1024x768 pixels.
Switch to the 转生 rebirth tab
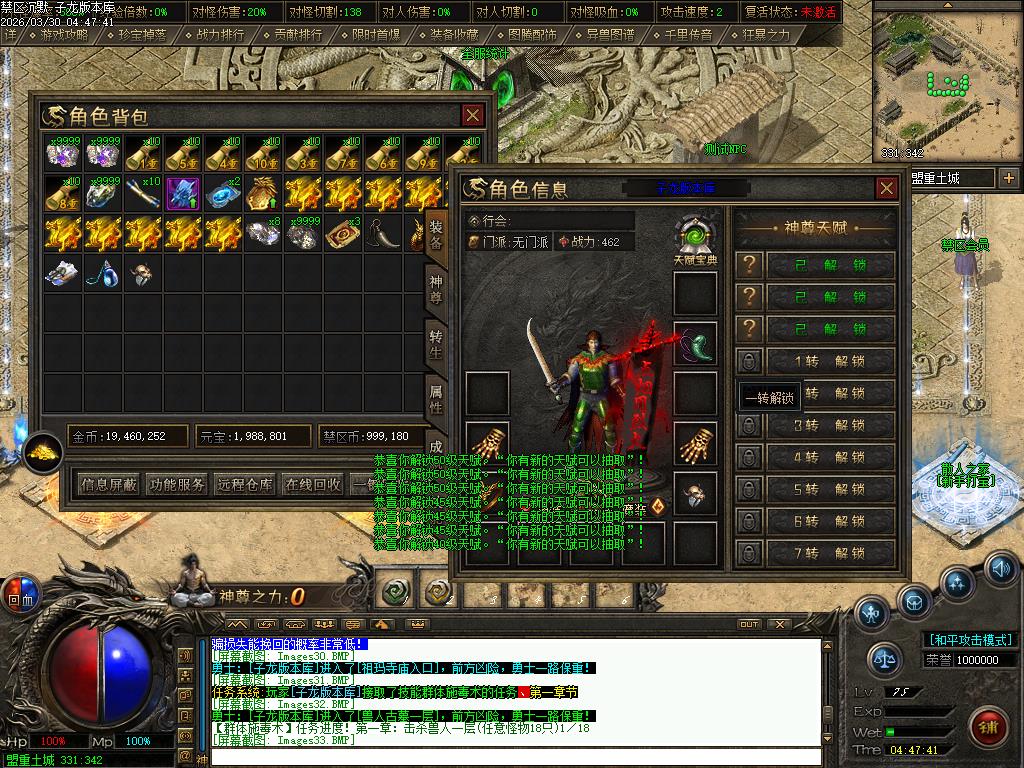point(436,342)
